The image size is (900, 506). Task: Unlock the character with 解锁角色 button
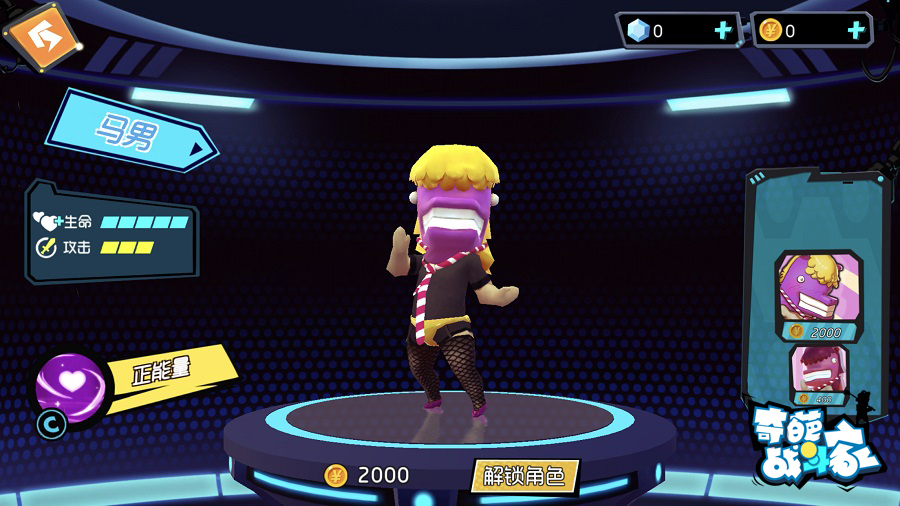tap(525, 476)
